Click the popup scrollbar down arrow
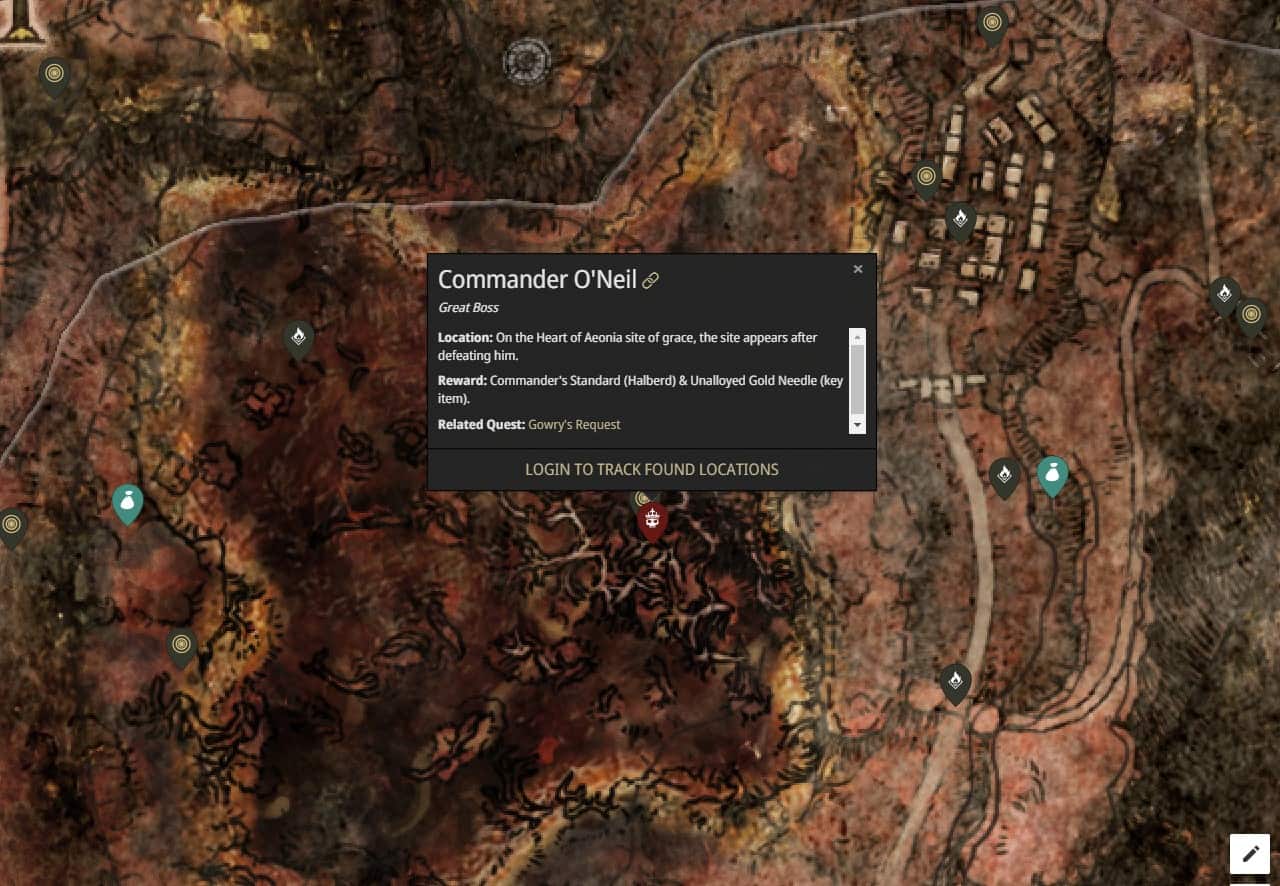 coord(858,425)
